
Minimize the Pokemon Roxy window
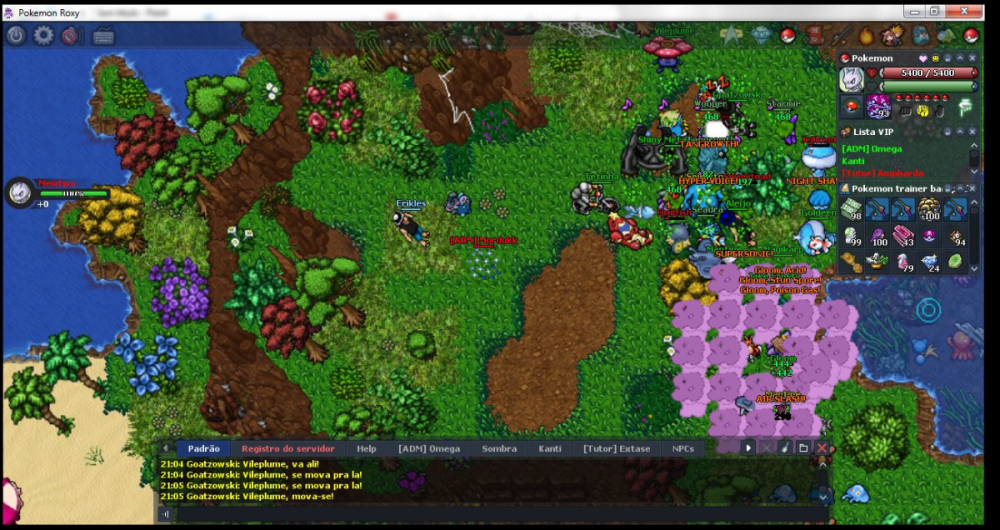[x=910, y=11]
